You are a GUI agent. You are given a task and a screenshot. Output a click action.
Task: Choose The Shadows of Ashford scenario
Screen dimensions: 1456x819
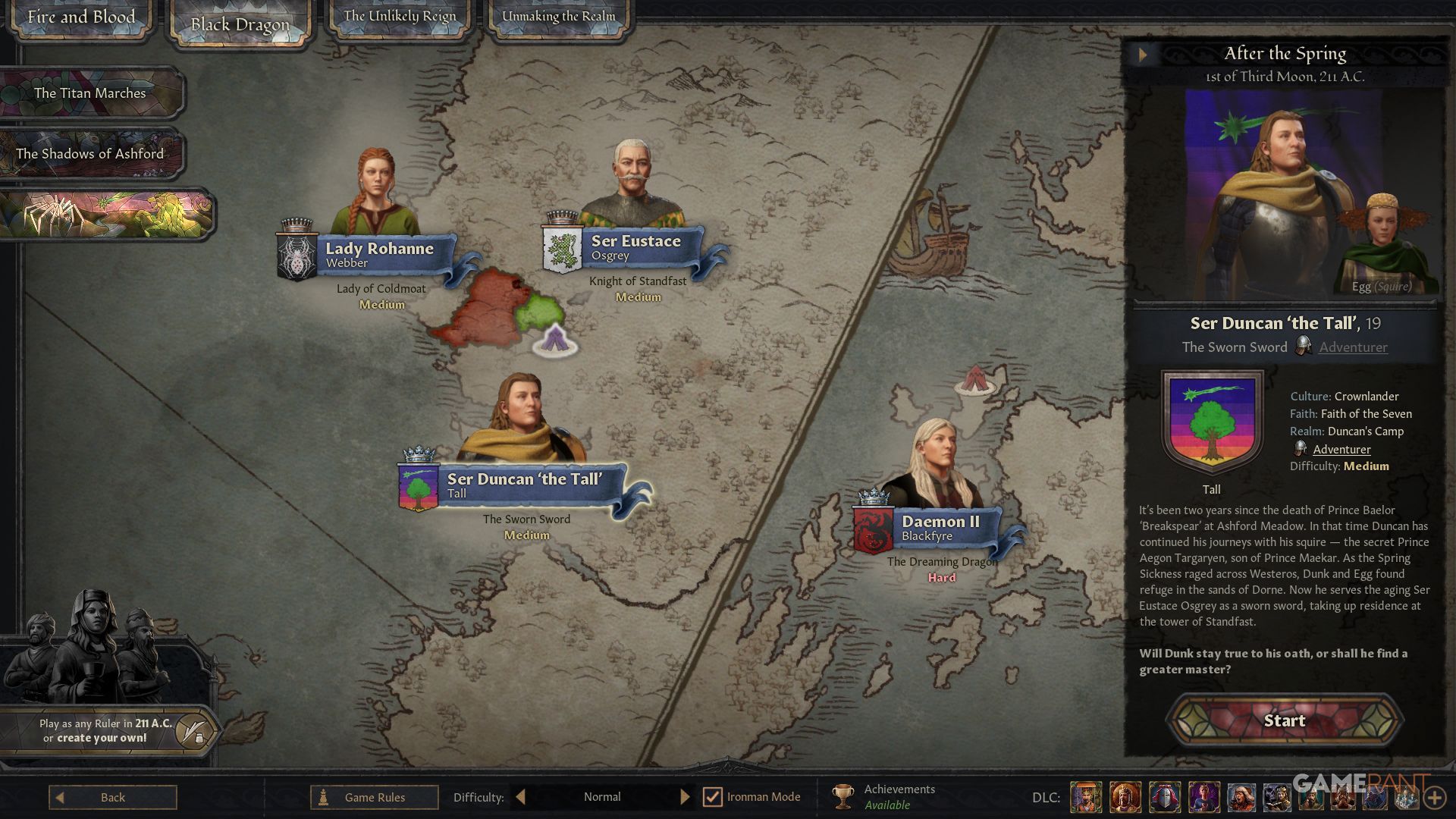click(x=90, y=154)
